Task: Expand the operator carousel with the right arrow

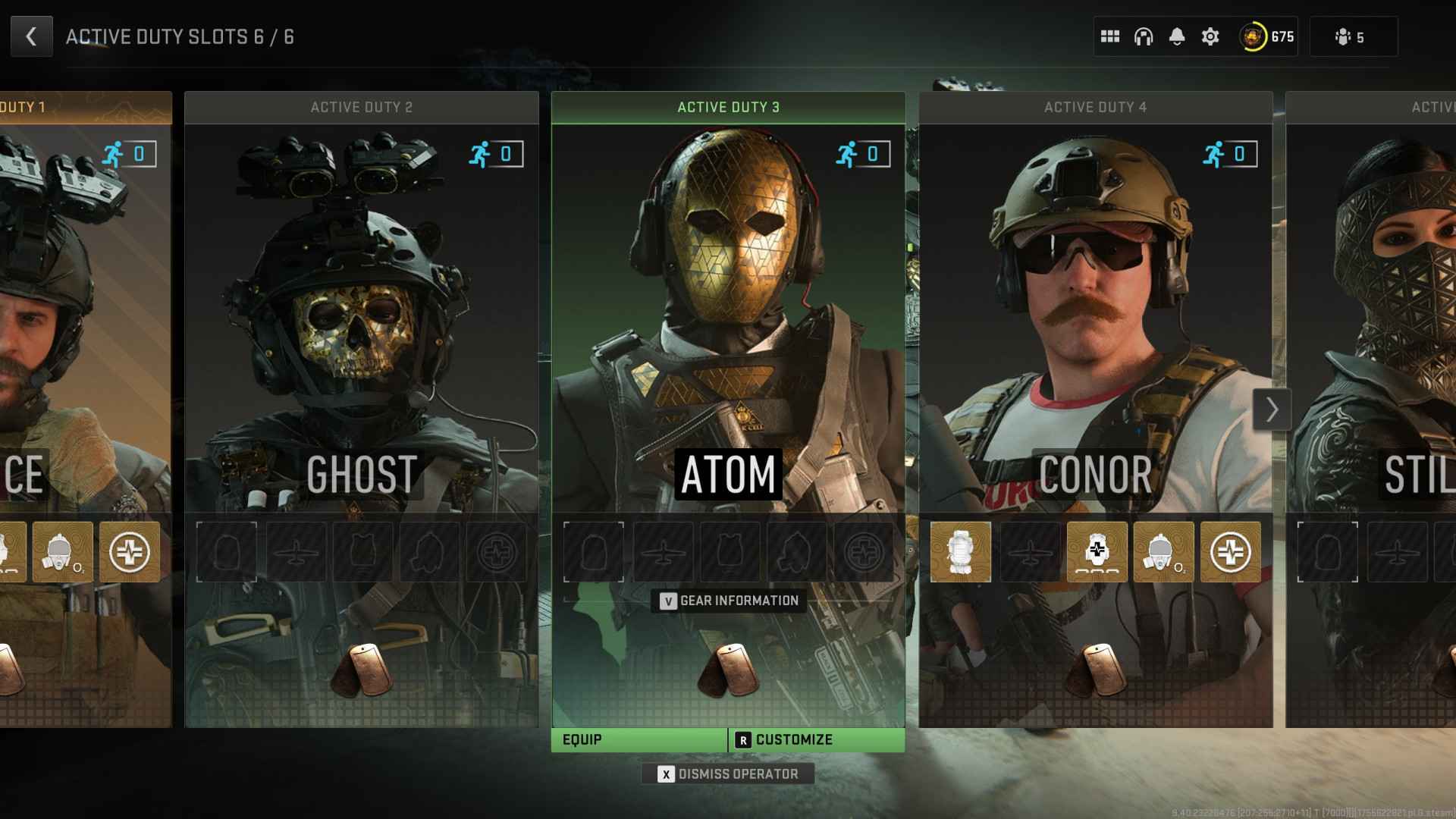Action: point(1270,409)
